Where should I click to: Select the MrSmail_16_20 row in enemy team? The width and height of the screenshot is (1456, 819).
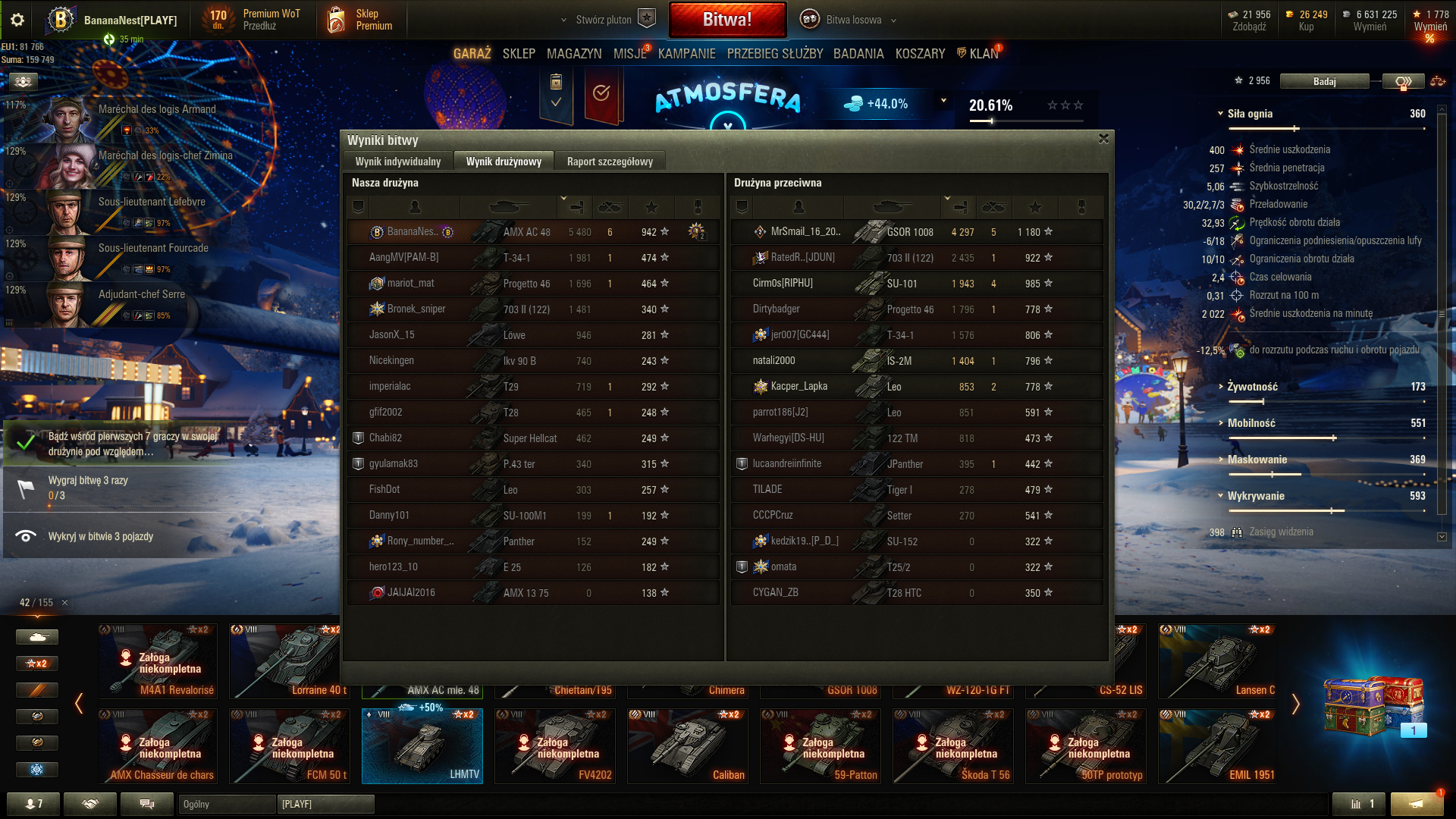point(916,232)
